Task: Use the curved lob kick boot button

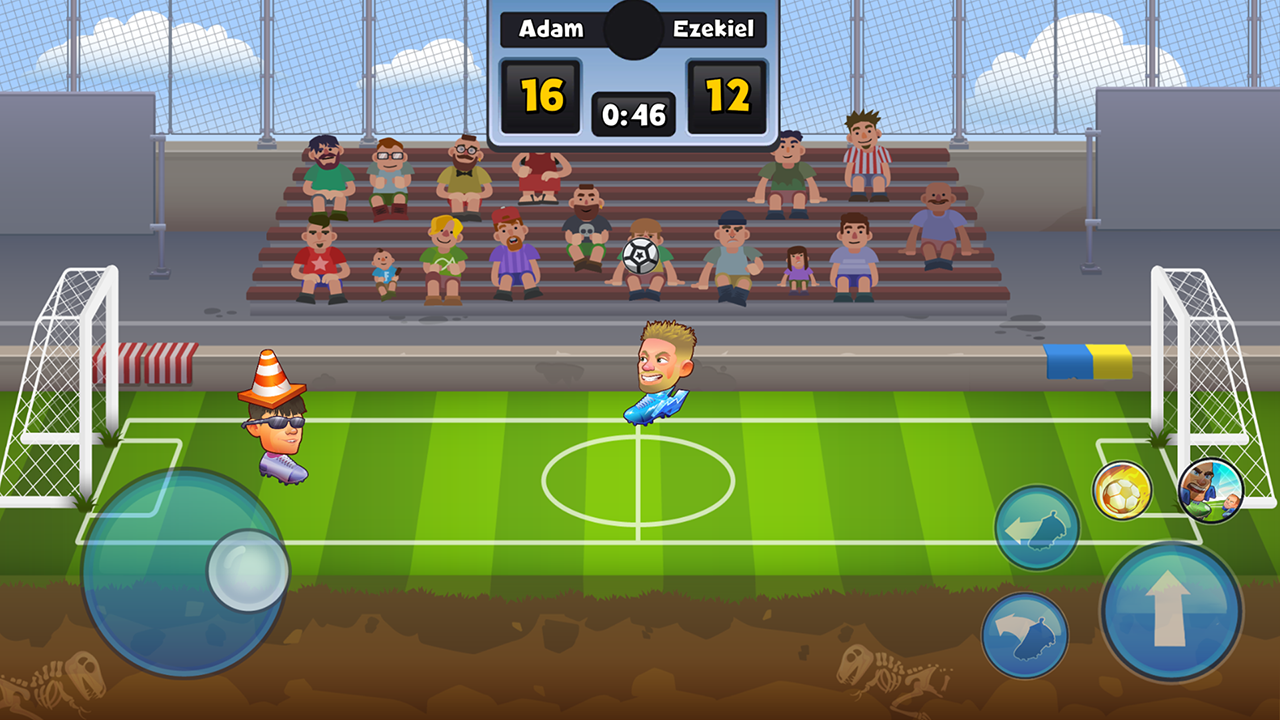Action: click(x=1025, y=635)
